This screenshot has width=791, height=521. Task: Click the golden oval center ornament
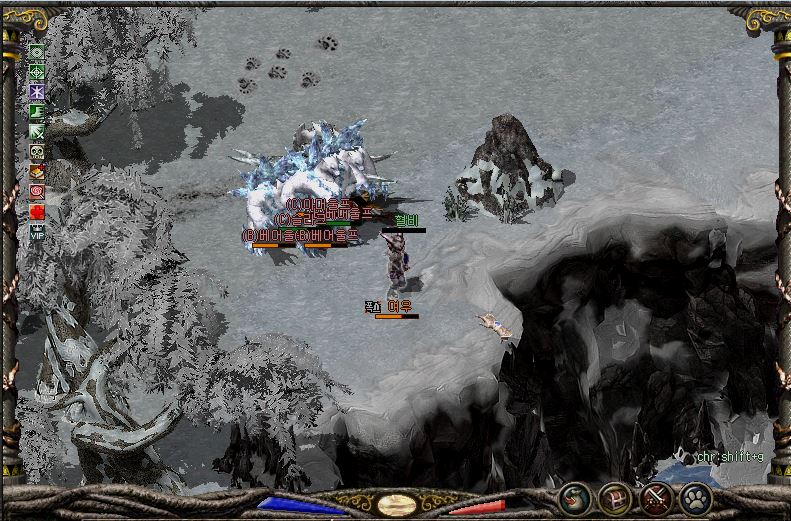(x=396, y=503)
